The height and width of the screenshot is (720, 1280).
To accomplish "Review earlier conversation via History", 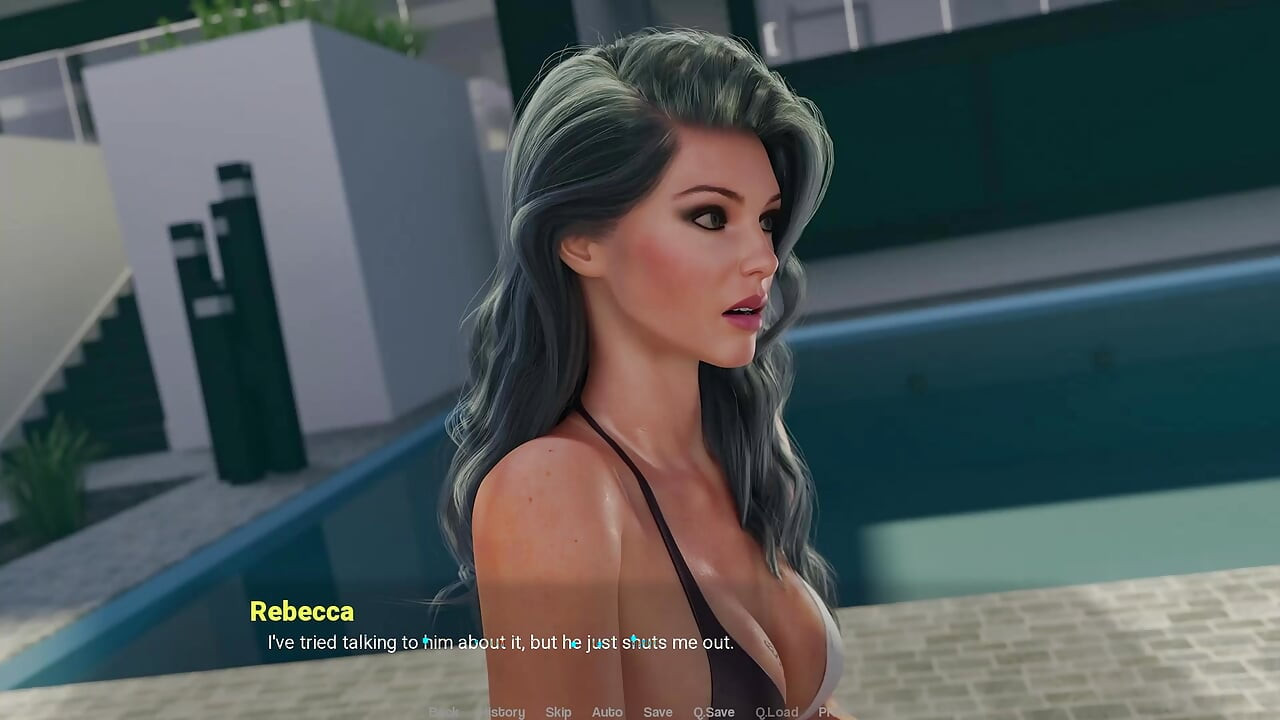I will 504,712.
